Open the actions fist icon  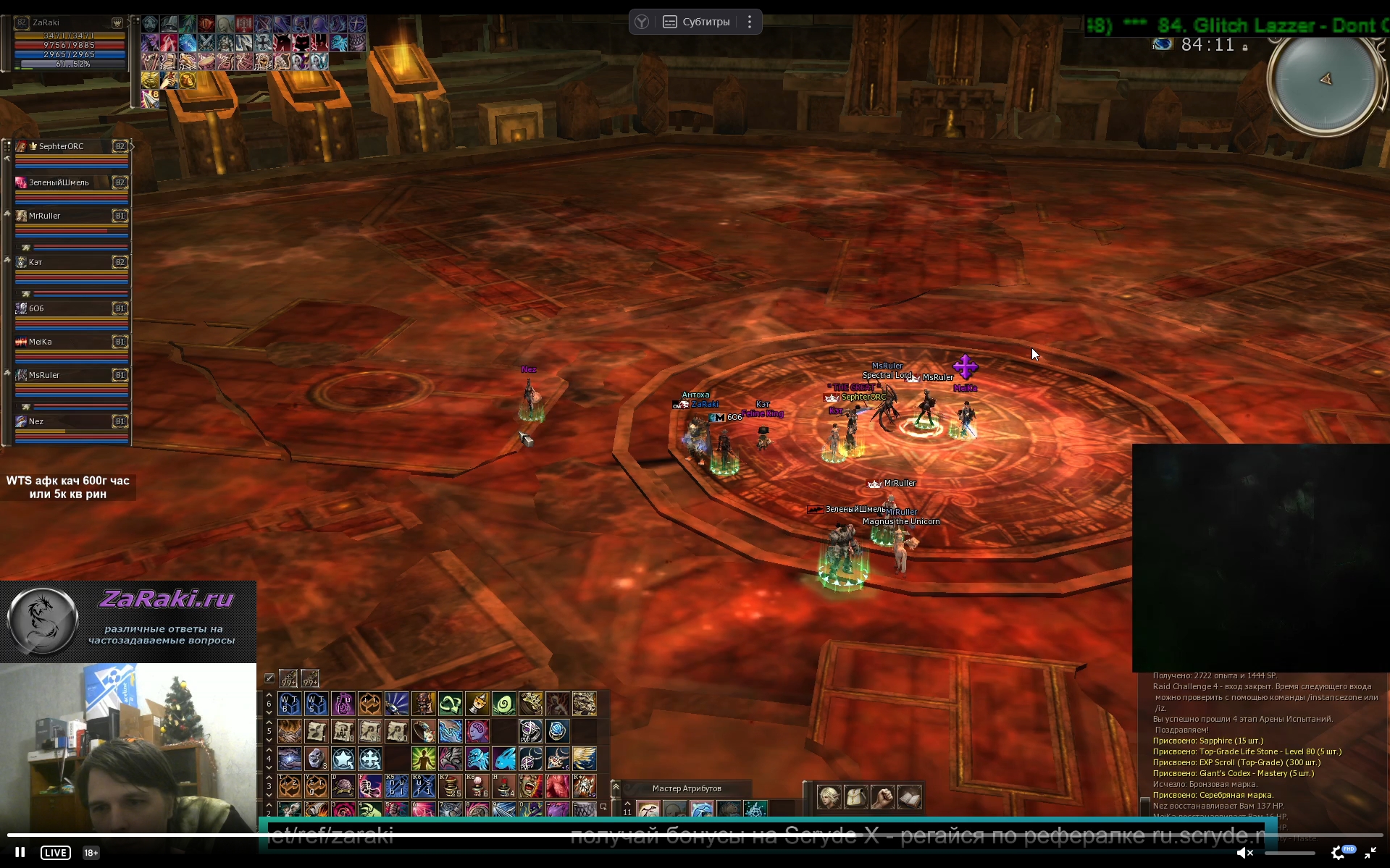click(x=882, y=797)
